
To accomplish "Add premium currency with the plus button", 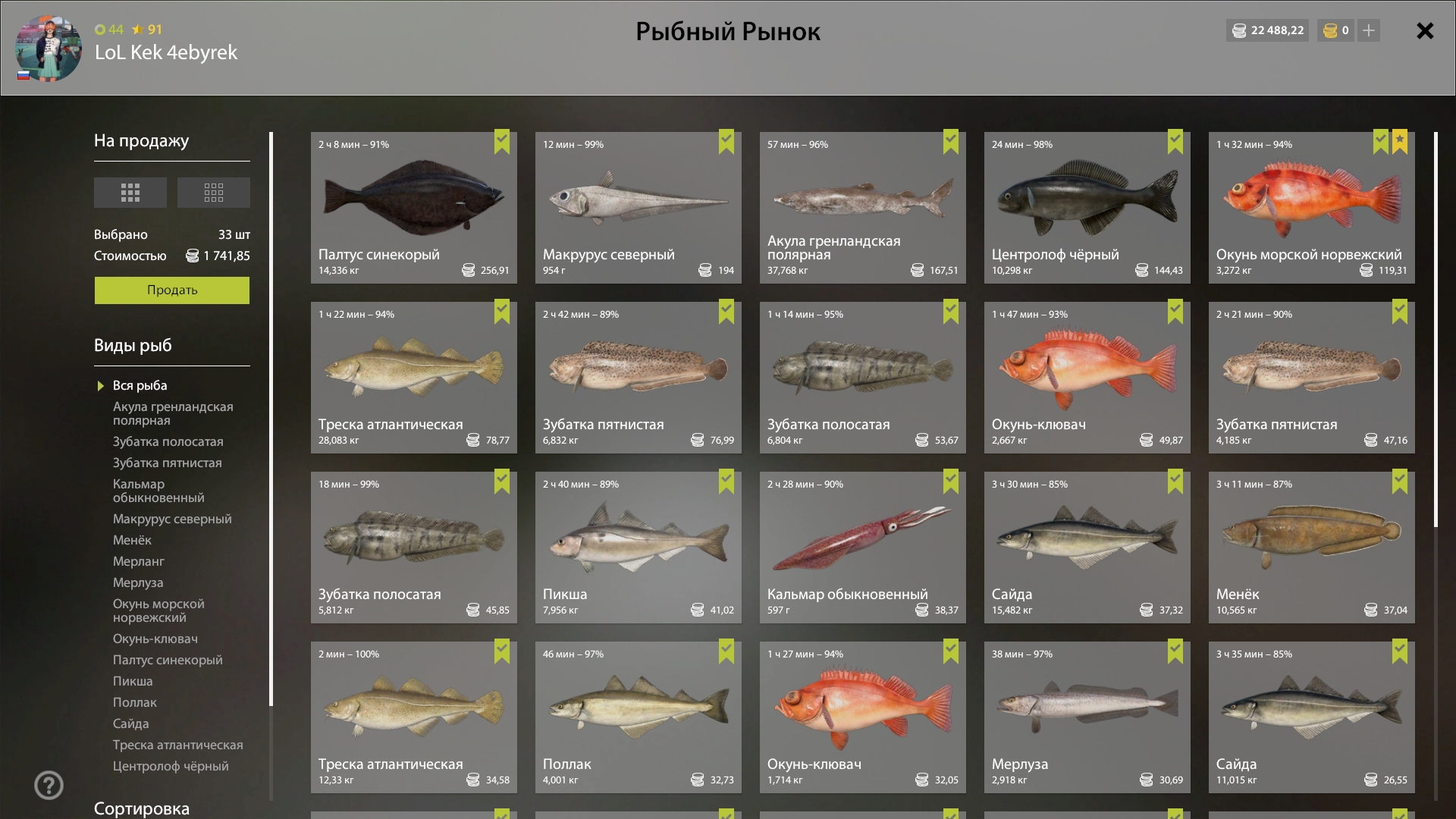I will (1368, 30).
